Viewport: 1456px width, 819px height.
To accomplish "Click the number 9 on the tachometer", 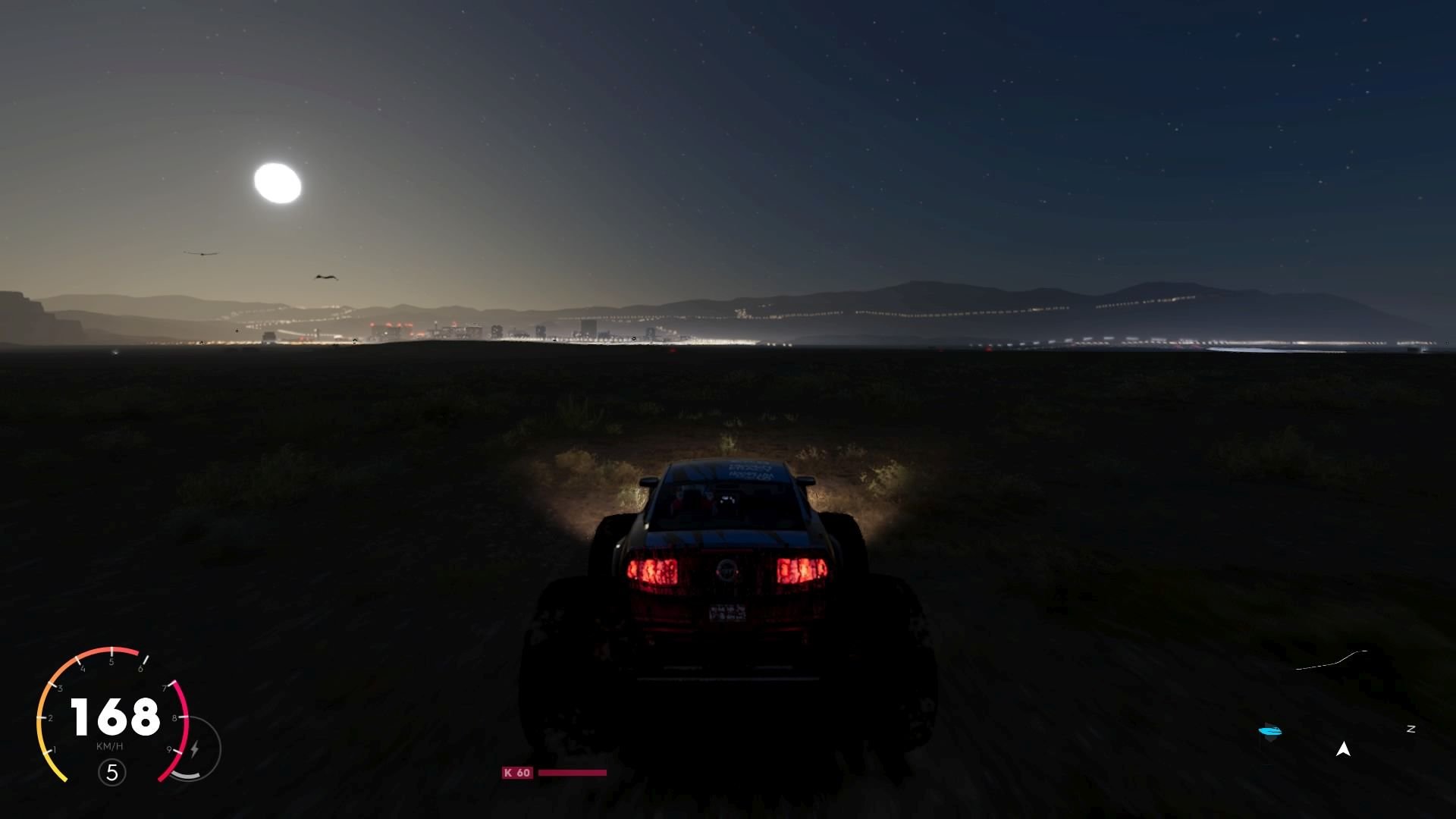I will 169,749.
